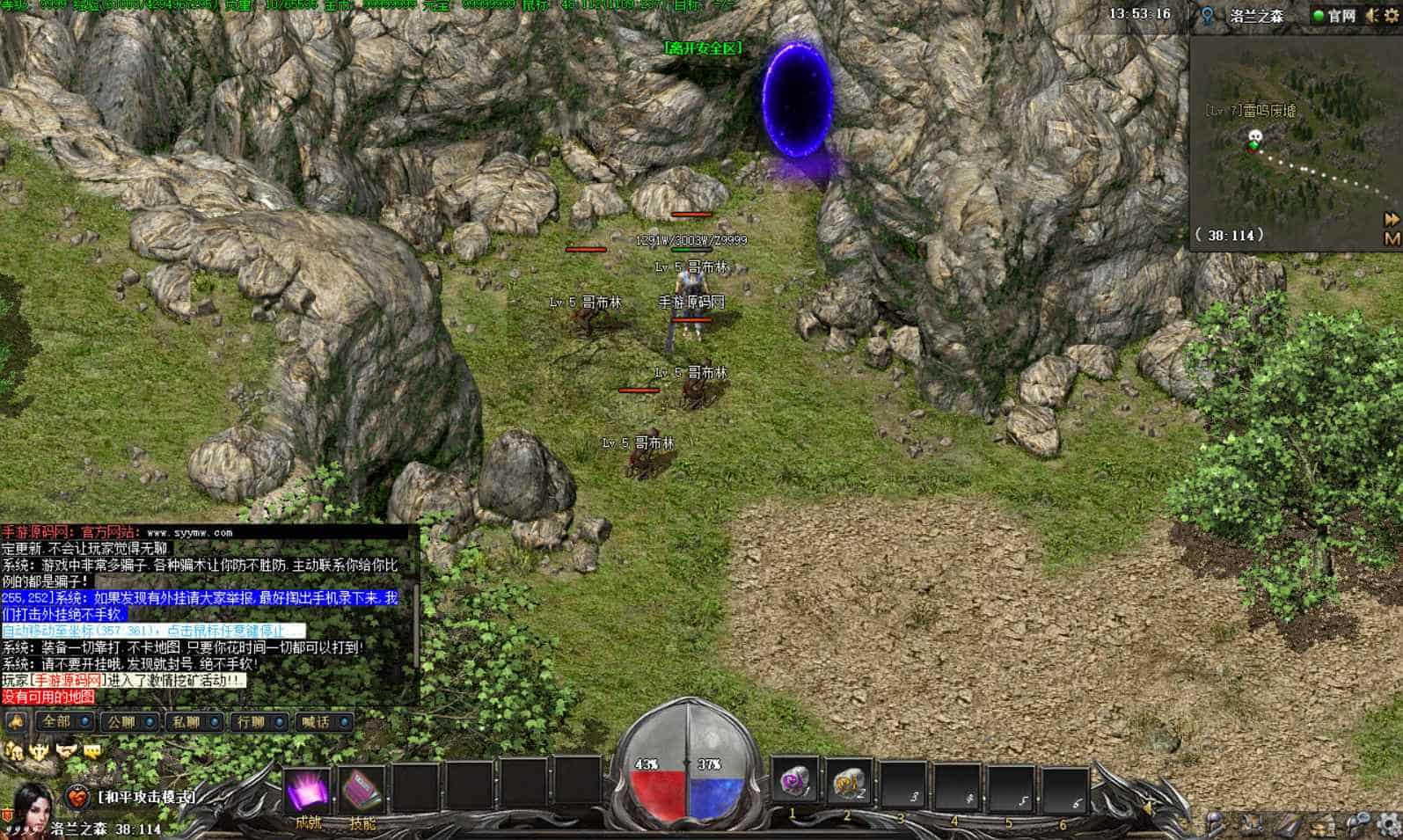Switch chat to the 公聊 tab
The height and width of the screenshot is (840, 1403).
coord(128,721)
